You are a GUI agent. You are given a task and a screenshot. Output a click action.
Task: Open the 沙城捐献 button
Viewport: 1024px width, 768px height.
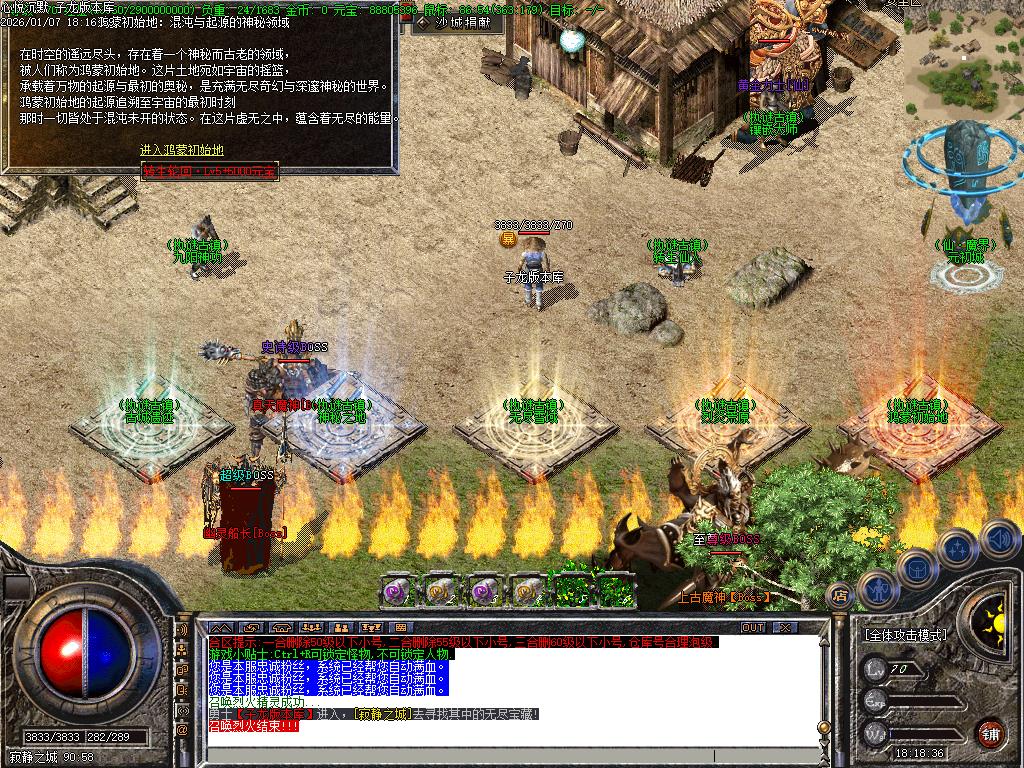[455, 21]
